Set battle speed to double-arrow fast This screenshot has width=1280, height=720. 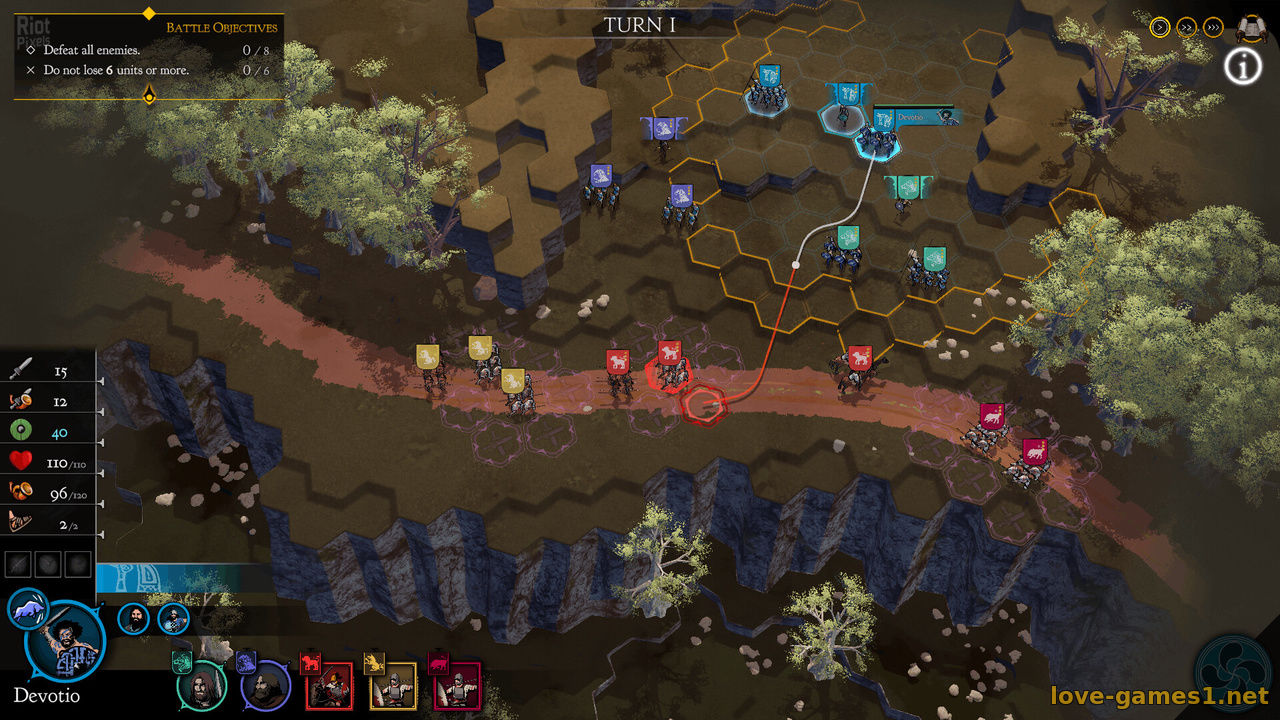(x=1187, y=27)
